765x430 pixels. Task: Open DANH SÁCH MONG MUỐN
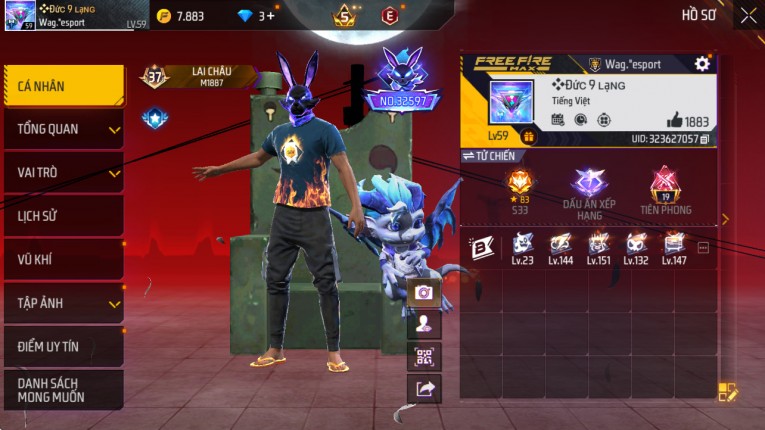click(64, 390)
